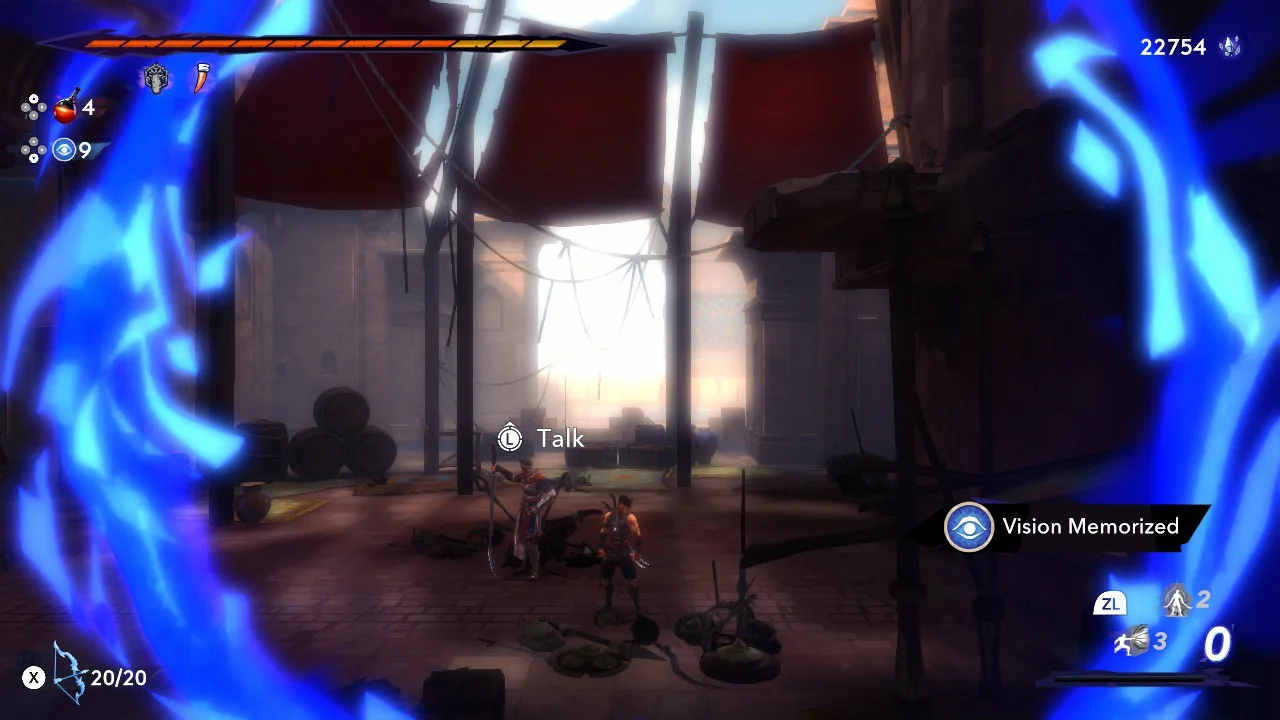
Task: Activate the standing figure Athra surge icon
Action: tap(1178, 601)
